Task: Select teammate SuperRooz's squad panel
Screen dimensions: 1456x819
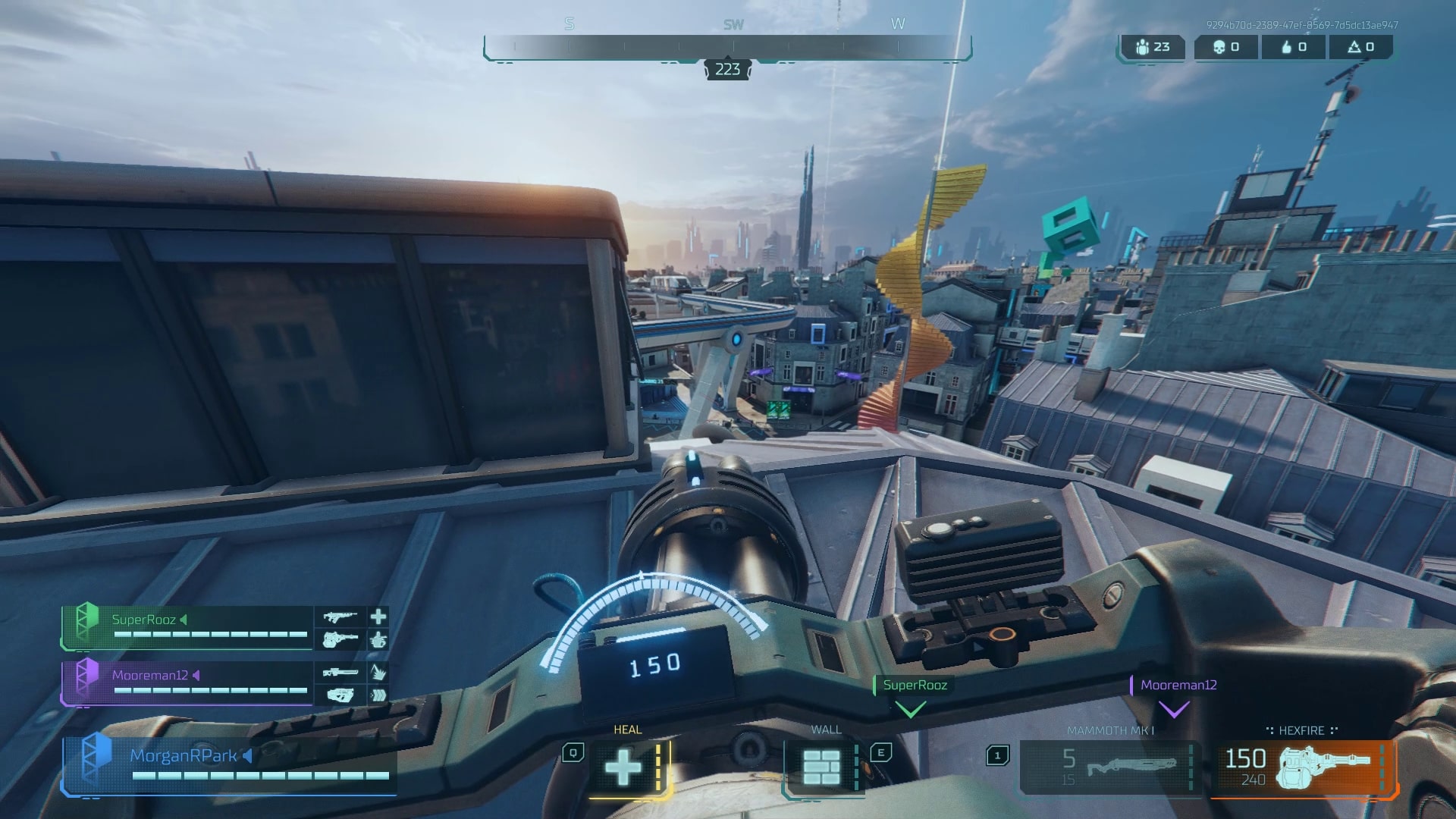Action: 187,627
